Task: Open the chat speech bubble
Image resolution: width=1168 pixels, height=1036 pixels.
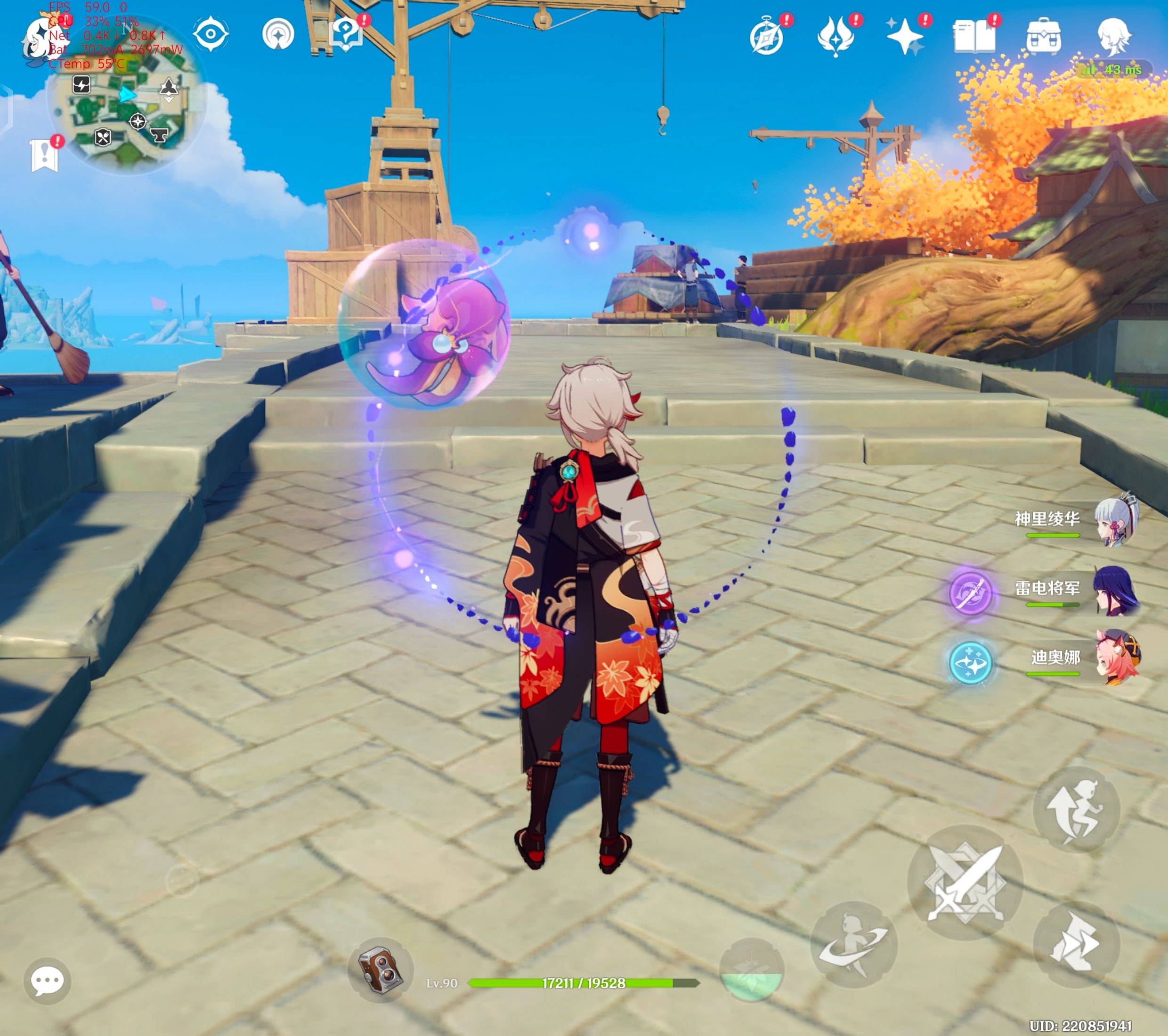Action: pos(48,981)
